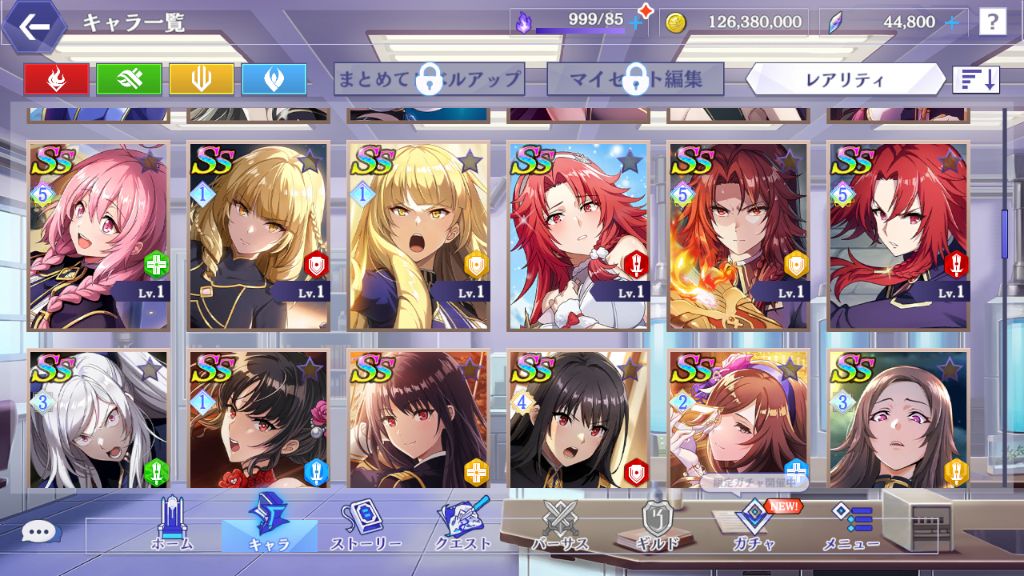Select the blue element filter

pyautogui.click(x=273, y=79)
